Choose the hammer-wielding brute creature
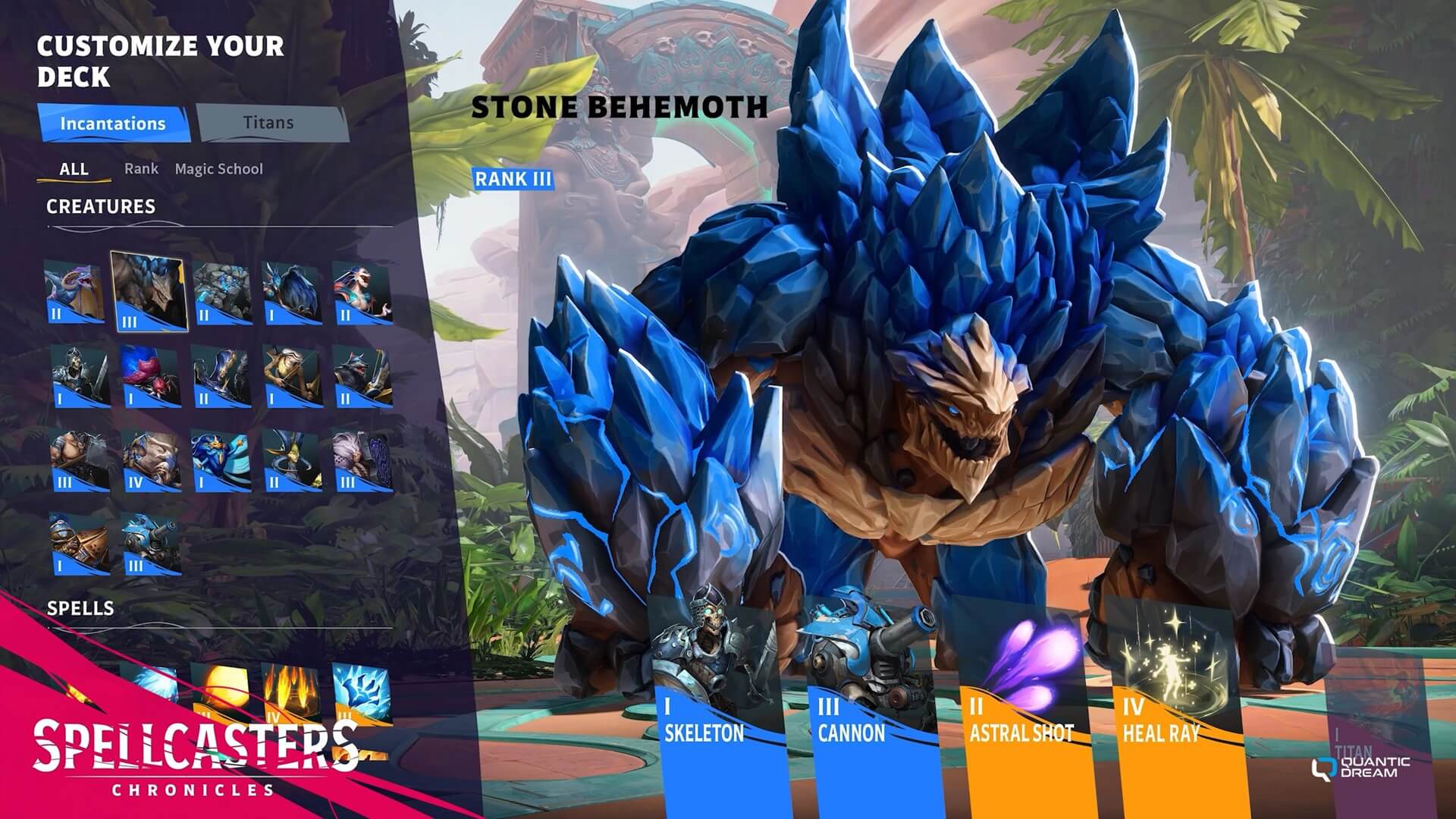This screenshot has height=819, width=1456. coord(79,461)
